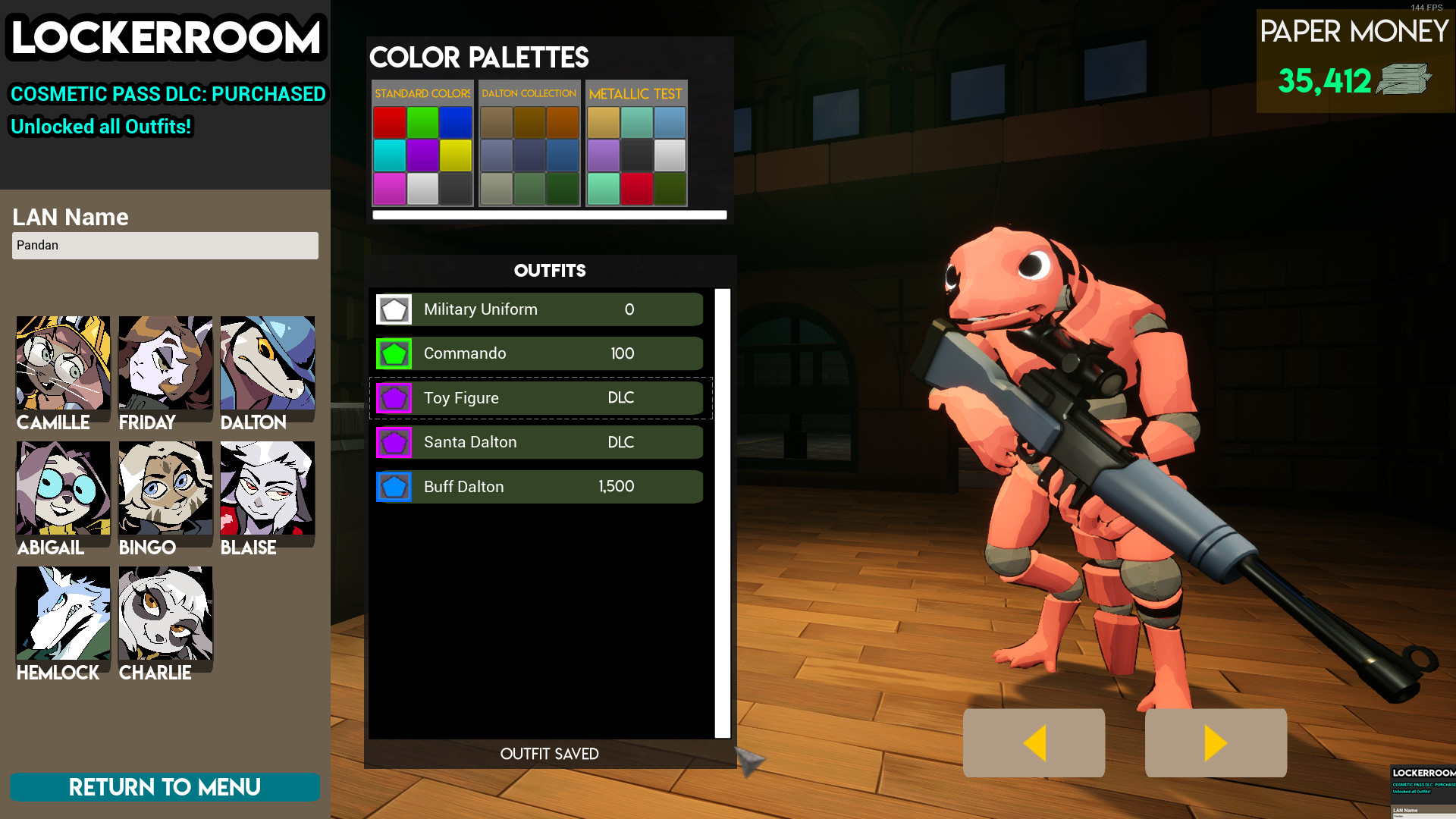The width and height of the screenshot is (1456, 819).
Task: Pick the yellow swatch in Standard Colors
Action: point(454,155)
